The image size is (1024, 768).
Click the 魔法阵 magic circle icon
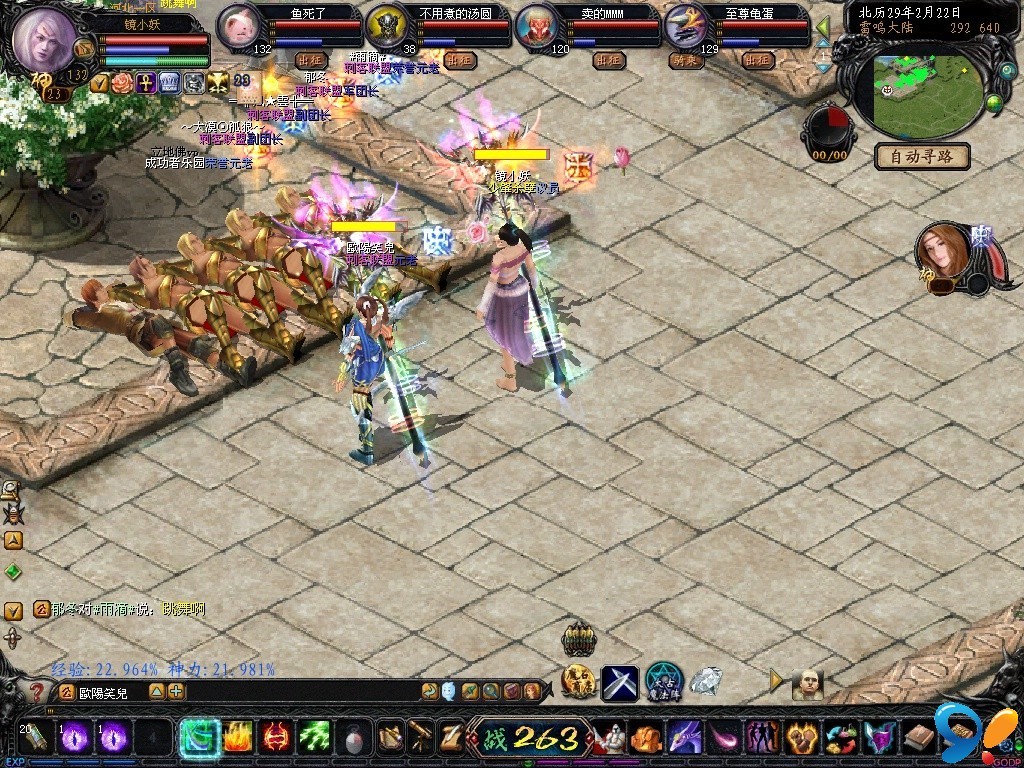point(663,682)
